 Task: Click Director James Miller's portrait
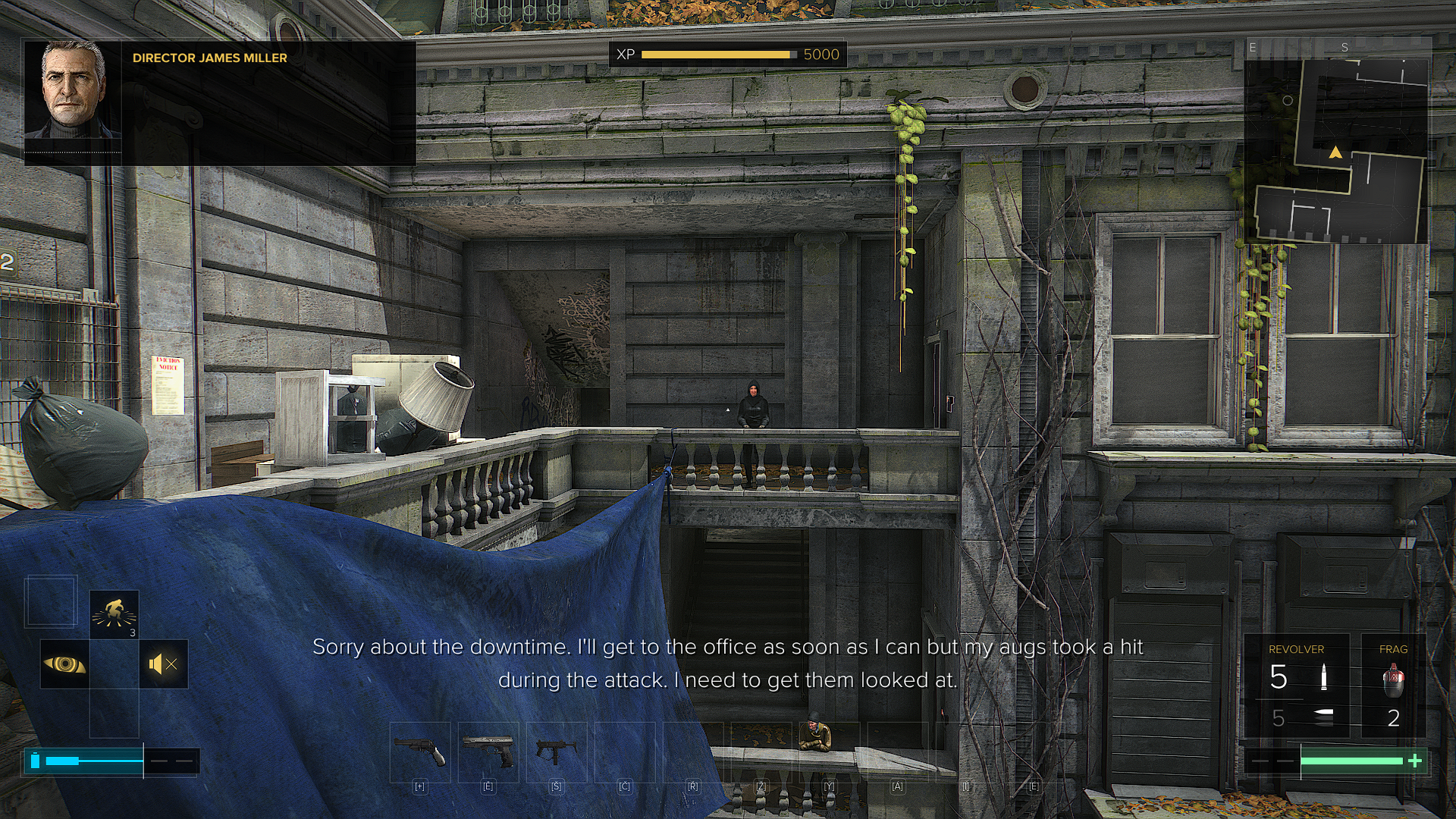click(x=73, y=89)
